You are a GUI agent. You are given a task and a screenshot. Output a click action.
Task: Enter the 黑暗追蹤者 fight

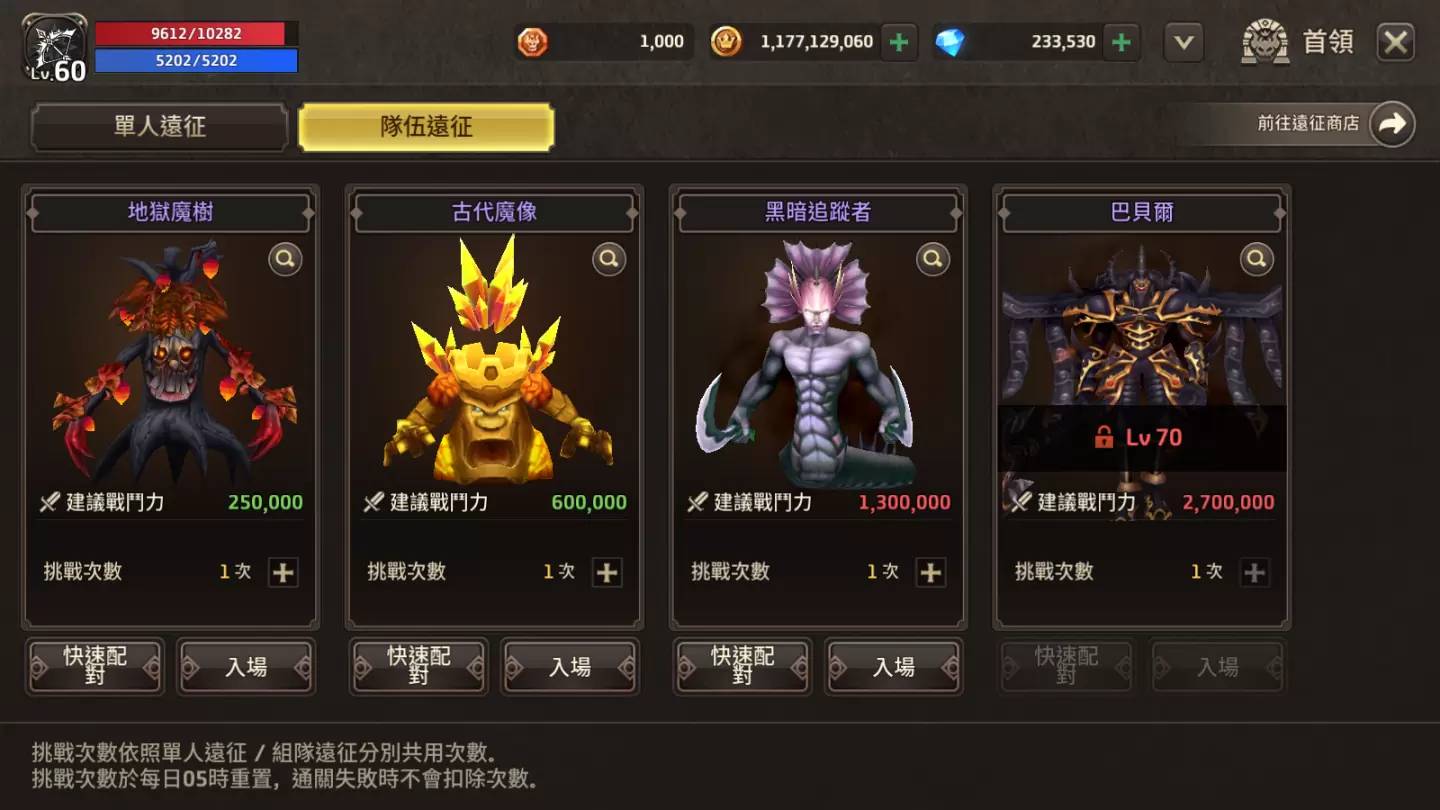pyautogui.click(x=894, y=666)
